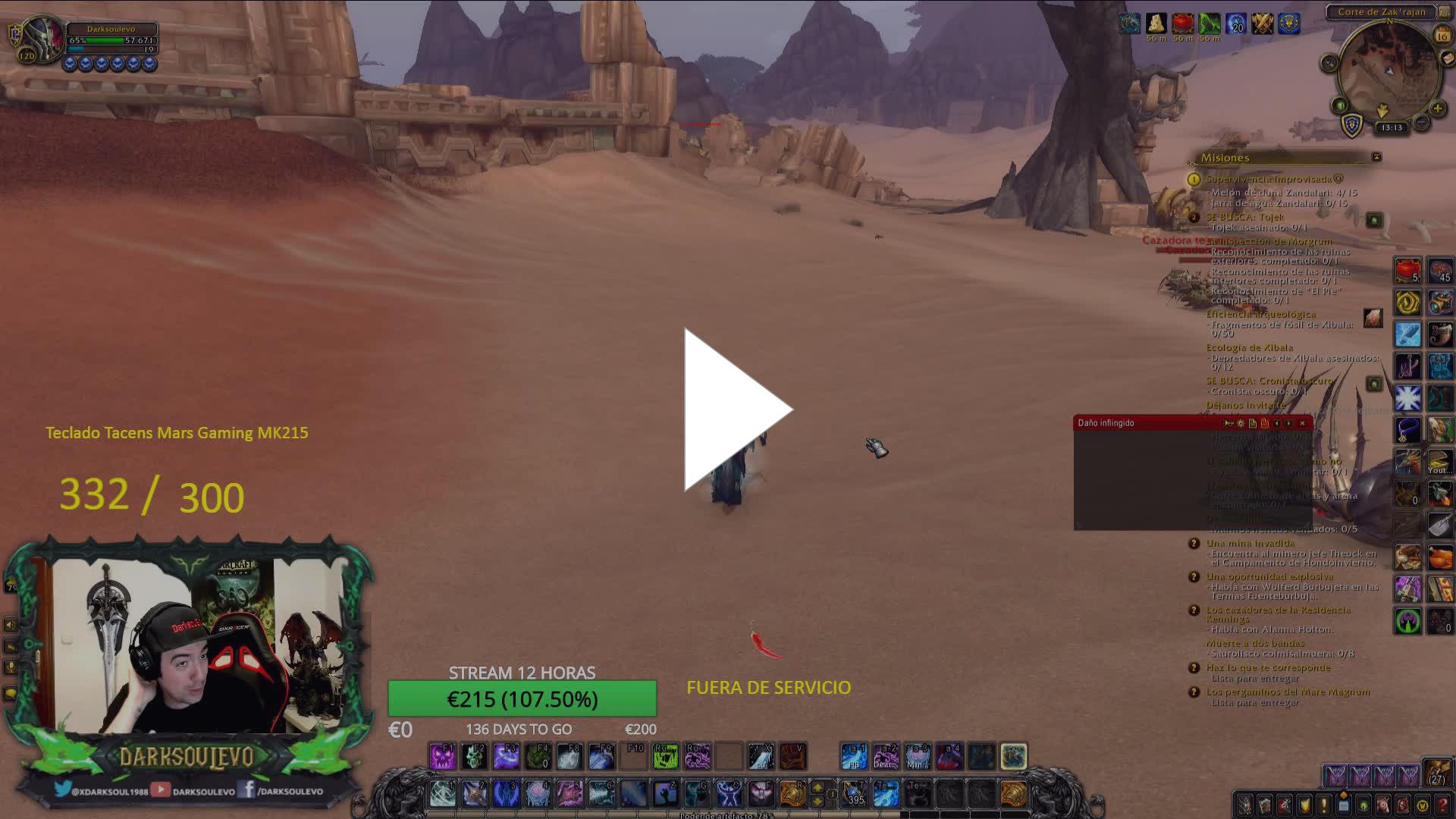Use the green skull ability bound to F2
This screenshot has width=1456, height=819.
474,757
